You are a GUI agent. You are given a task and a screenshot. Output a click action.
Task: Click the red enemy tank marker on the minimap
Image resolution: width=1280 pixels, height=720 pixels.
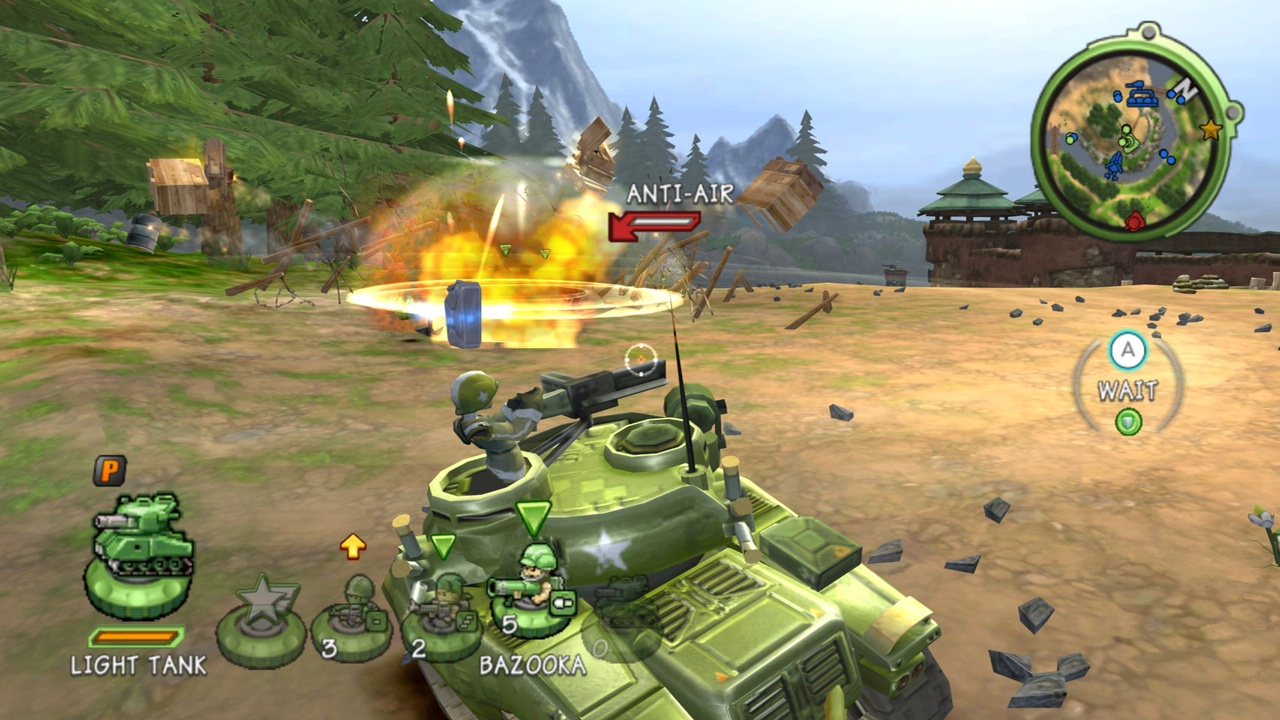click(1135, 221)
